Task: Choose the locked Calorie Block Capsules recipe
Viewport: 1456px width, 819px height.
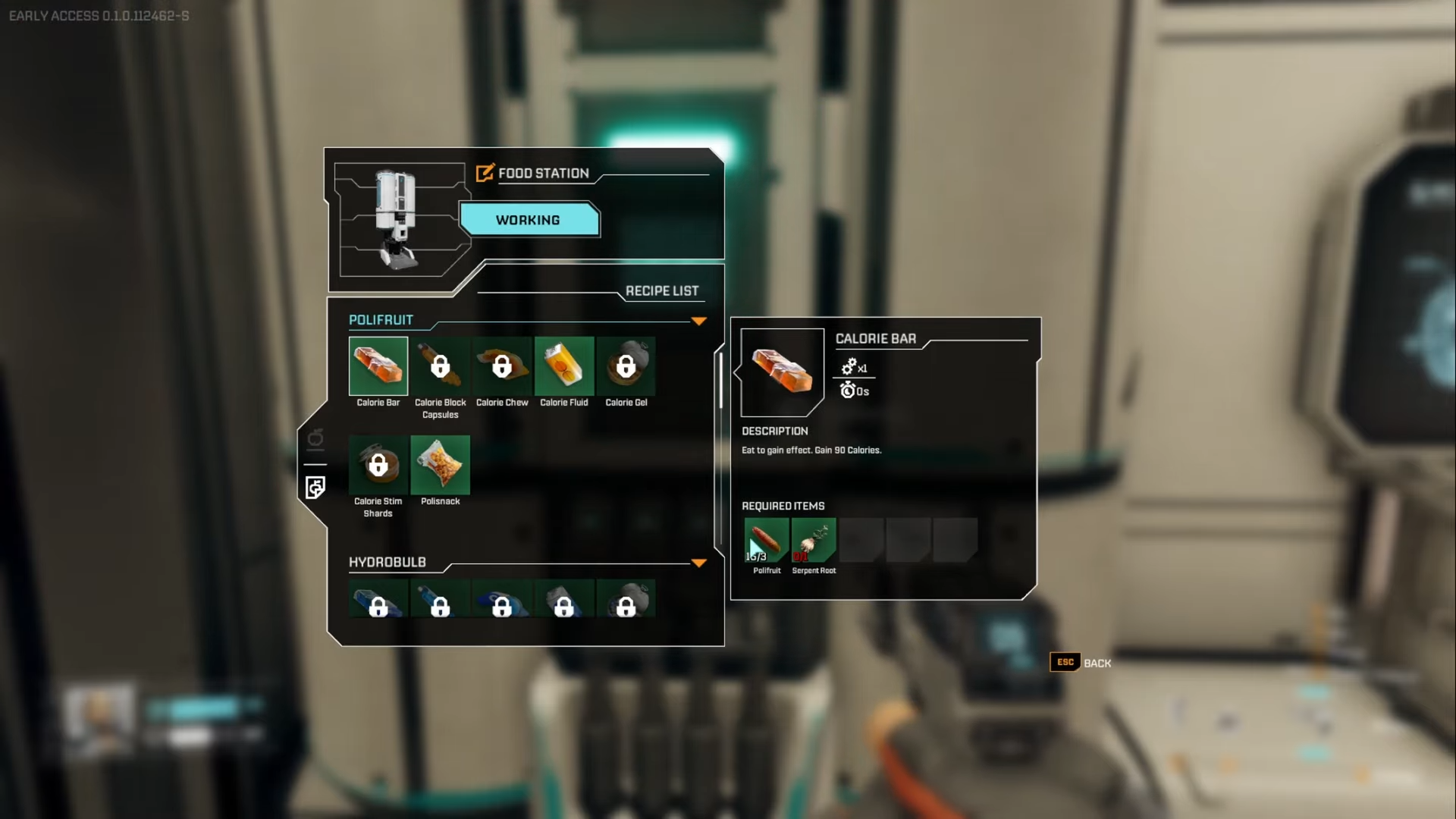Action: coord(440,366)
